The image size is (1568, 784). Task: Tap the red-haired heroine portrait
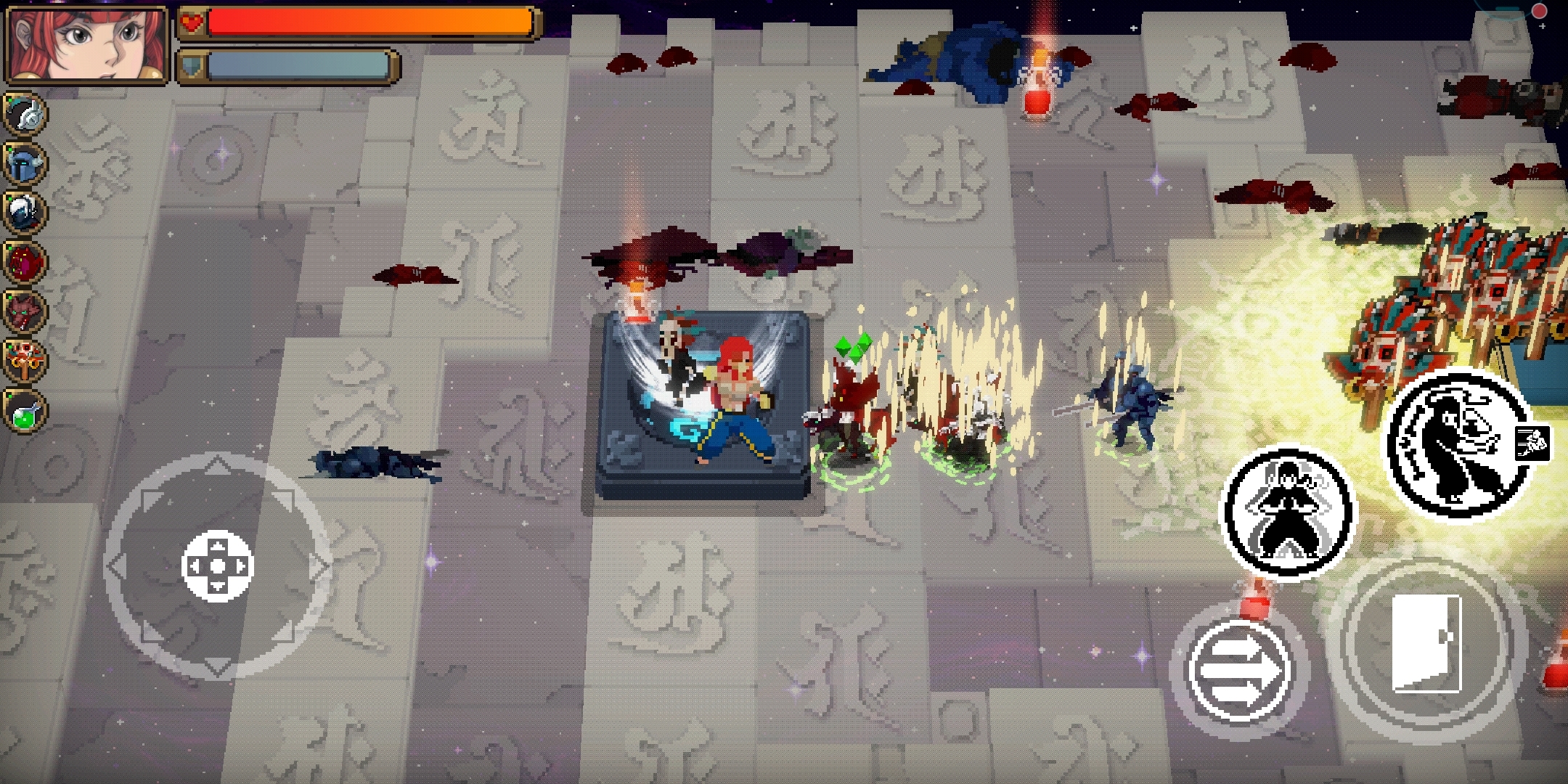coord(86,44)
